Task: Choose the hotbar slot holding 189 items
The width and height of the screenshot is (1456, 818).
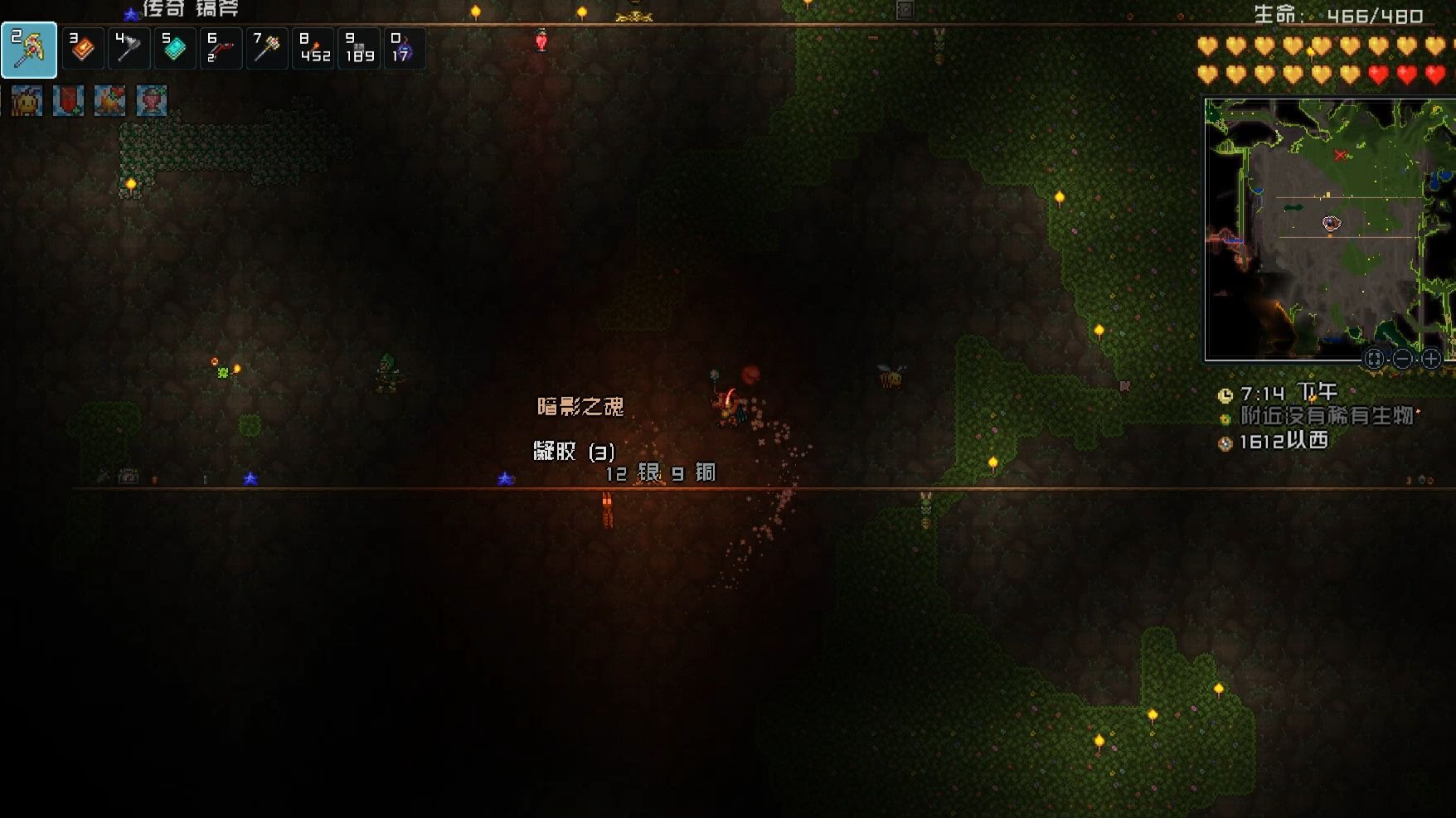Action: 359,49
